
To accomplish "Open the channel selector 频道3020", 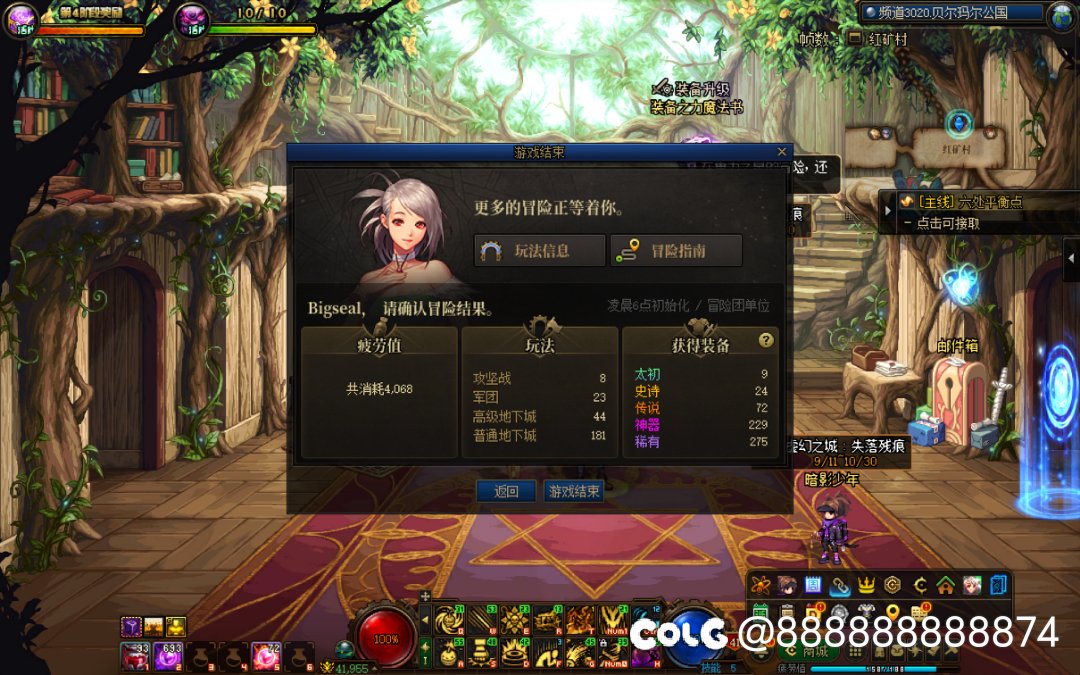I will [950, 13].
